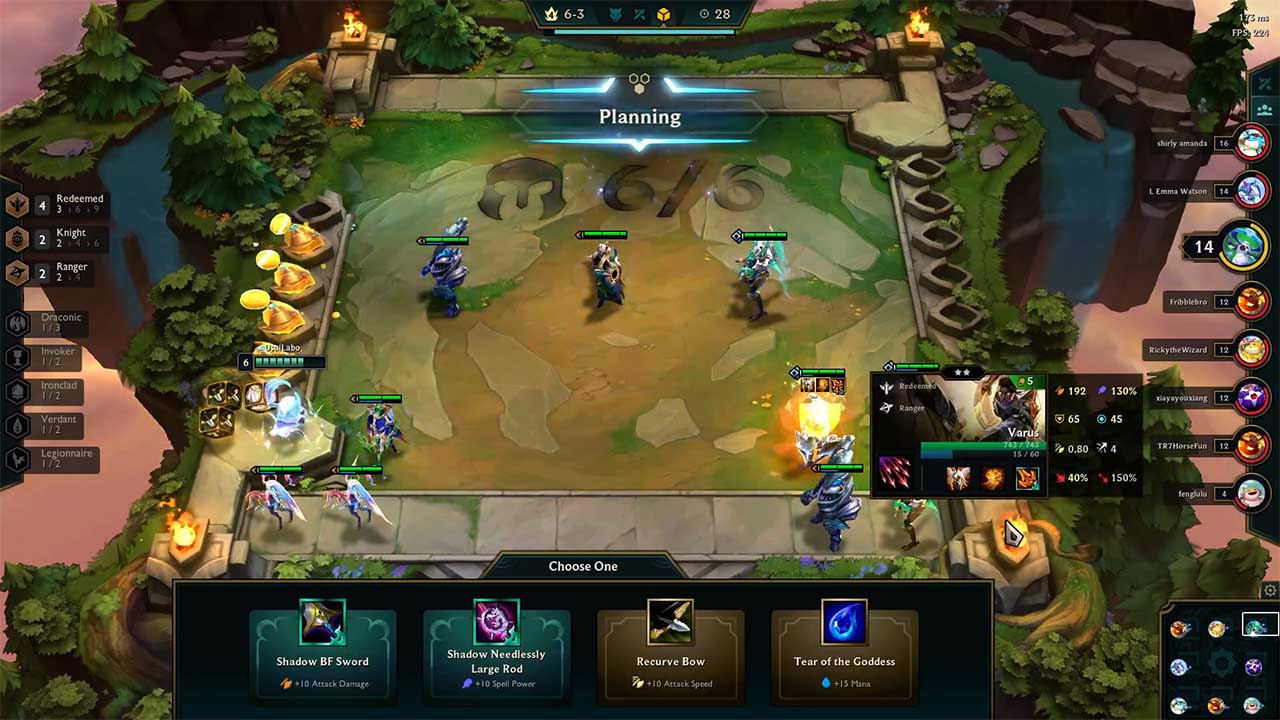The height and width of the screenshot is (720, 1280).
Task: Select the Invoker trait icon
Action: pos(16,356)
